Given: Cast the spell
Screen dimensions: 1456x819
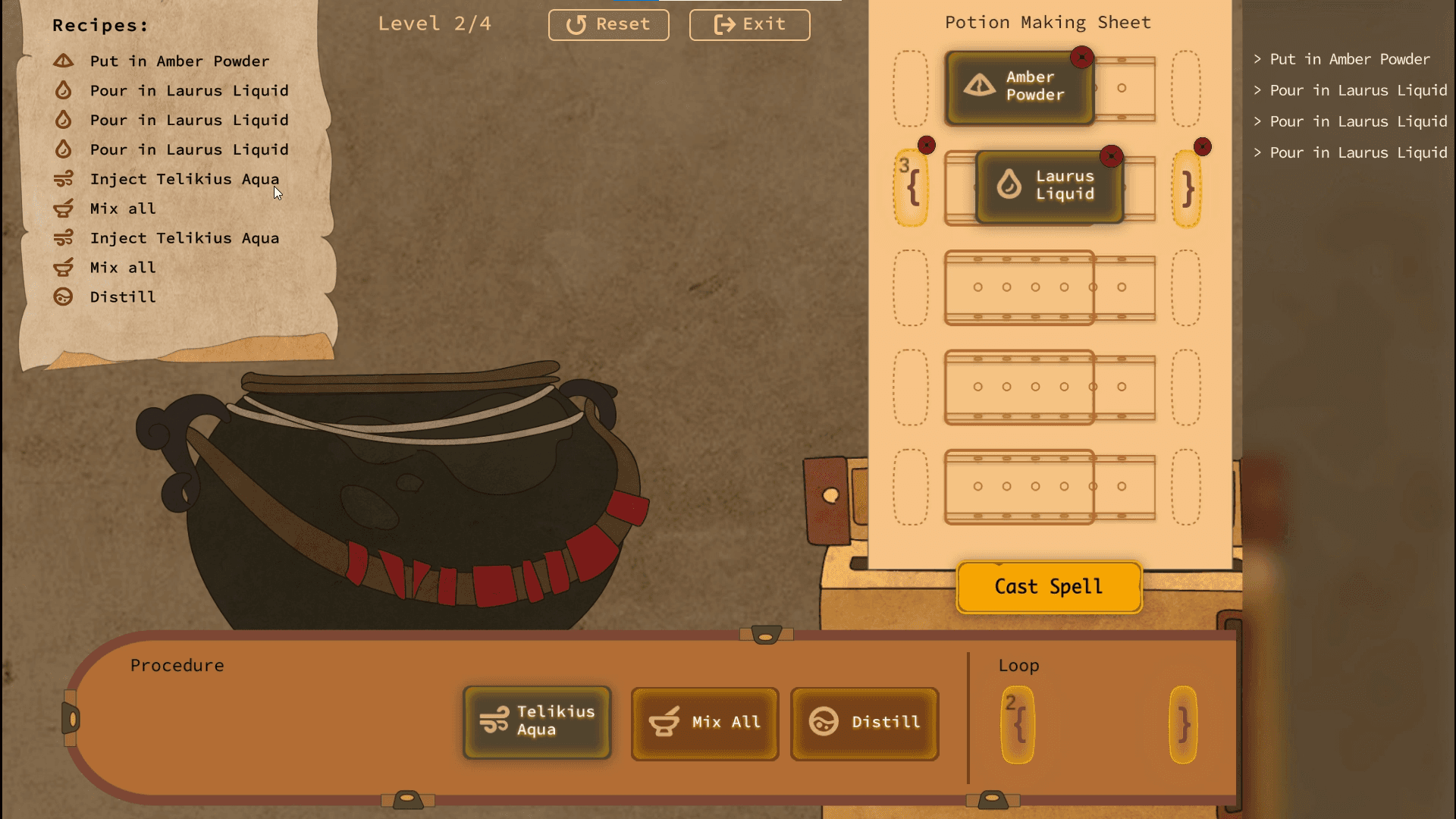Looking at the screenshot, I should coord(1049,587).
